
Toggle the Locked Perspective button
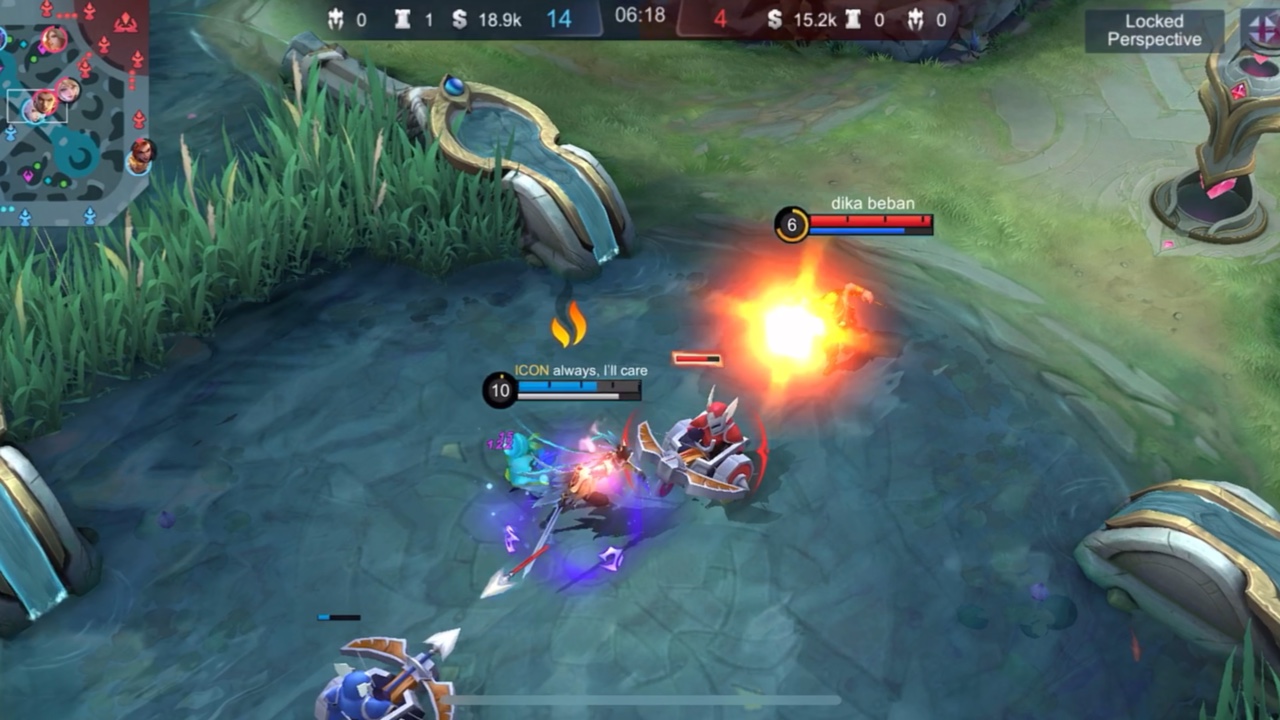1154,31
